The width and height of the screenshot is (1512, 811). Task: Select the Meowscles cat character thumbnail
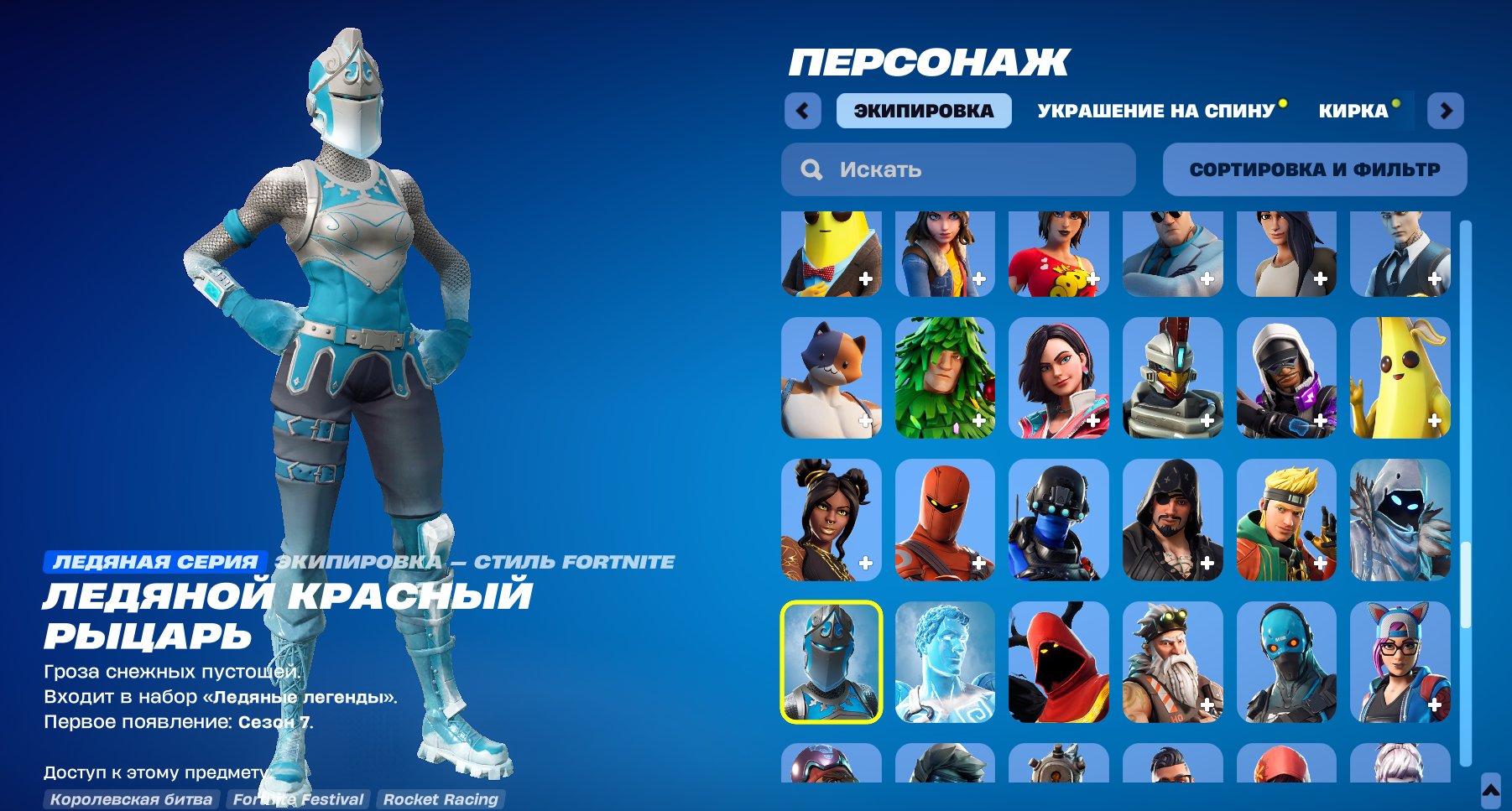click(x=830, y=377)
